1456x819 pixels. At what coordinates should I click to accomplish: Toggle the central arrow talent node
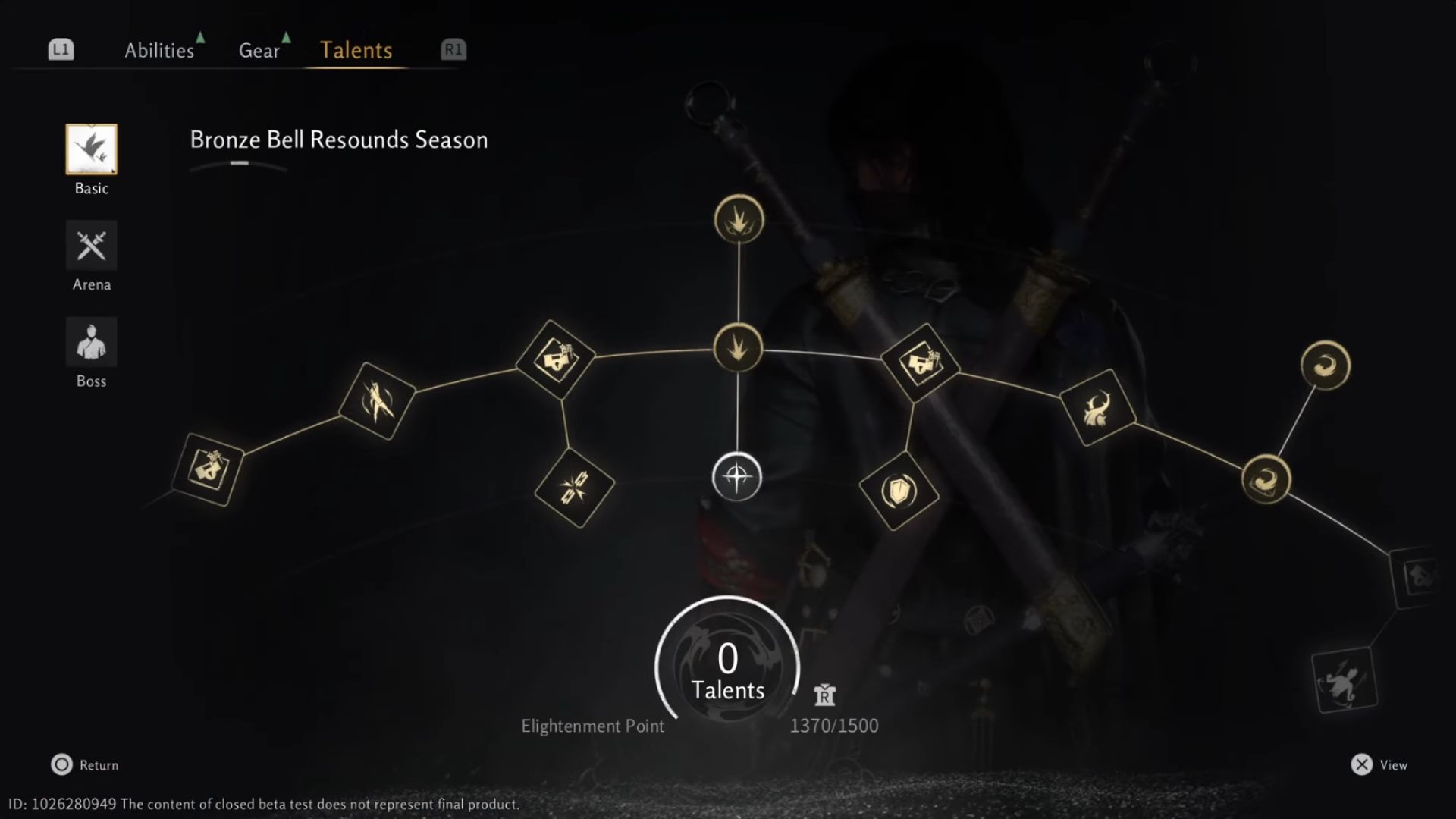(x=738, y=348)
